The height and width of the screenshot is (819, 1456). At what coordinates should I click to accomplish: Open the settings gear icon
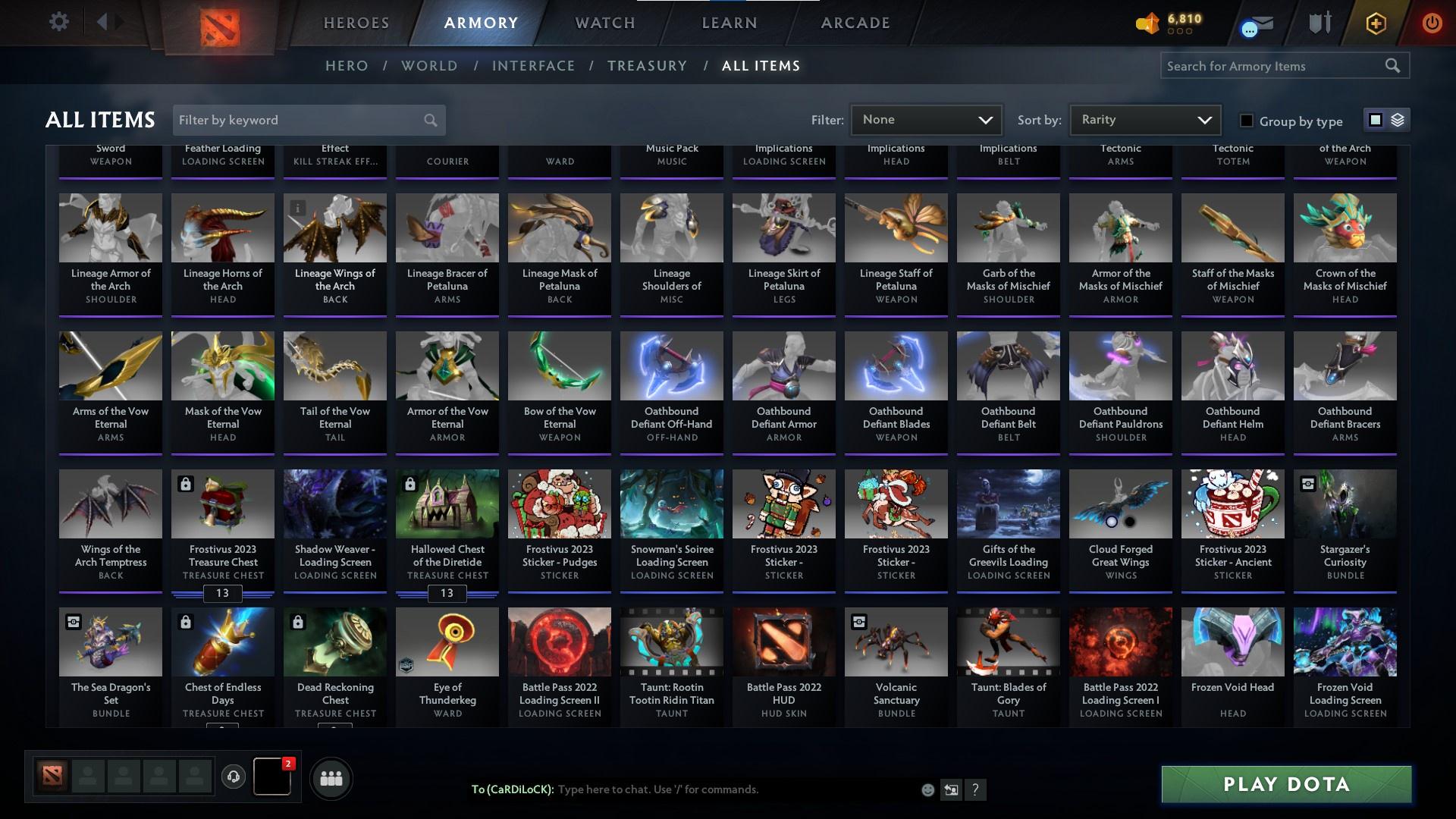(59, 21)
